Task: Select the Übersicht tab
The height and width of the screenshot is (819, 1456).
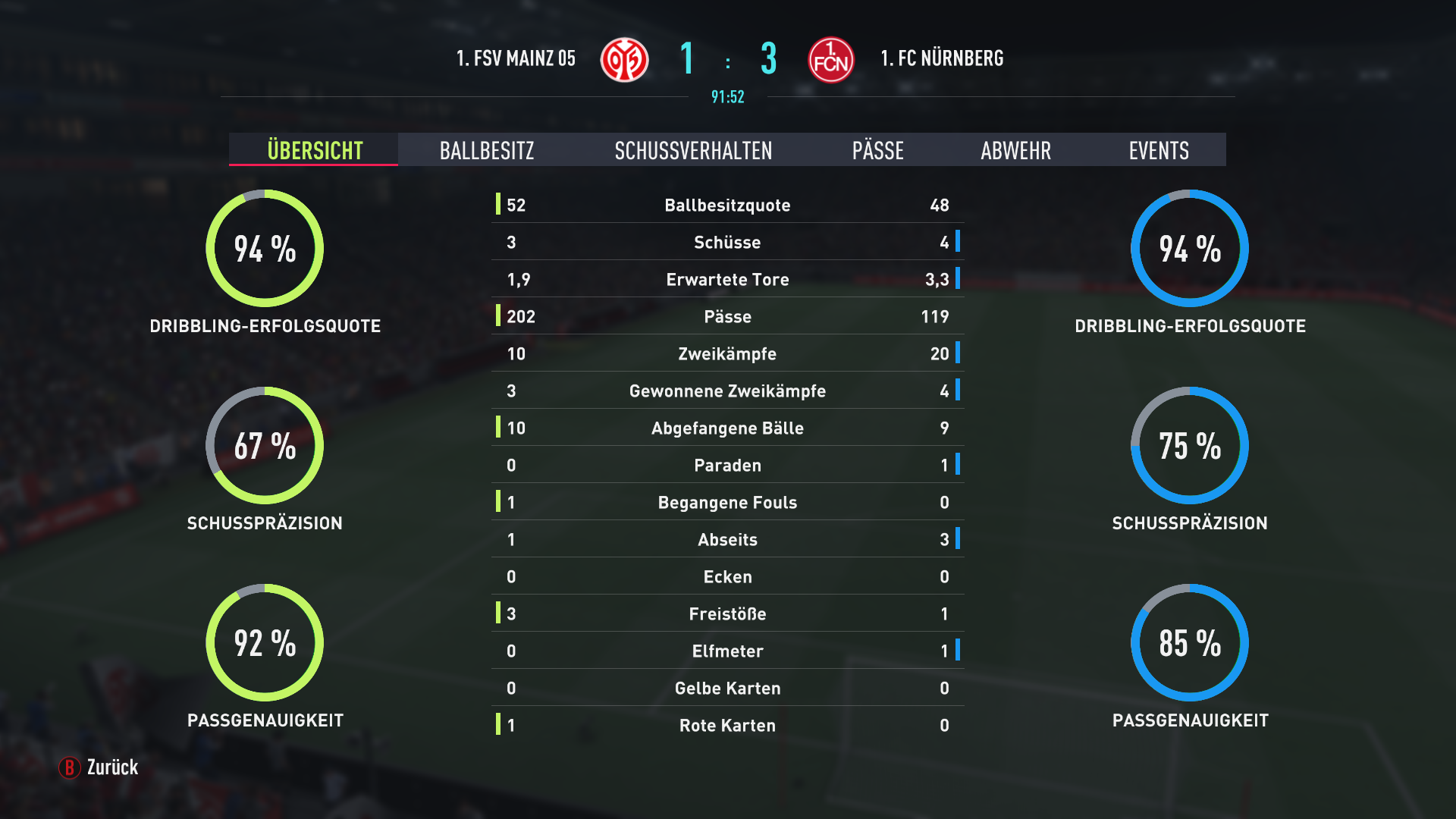Action: pyautogui.click(x=314, y=150)
